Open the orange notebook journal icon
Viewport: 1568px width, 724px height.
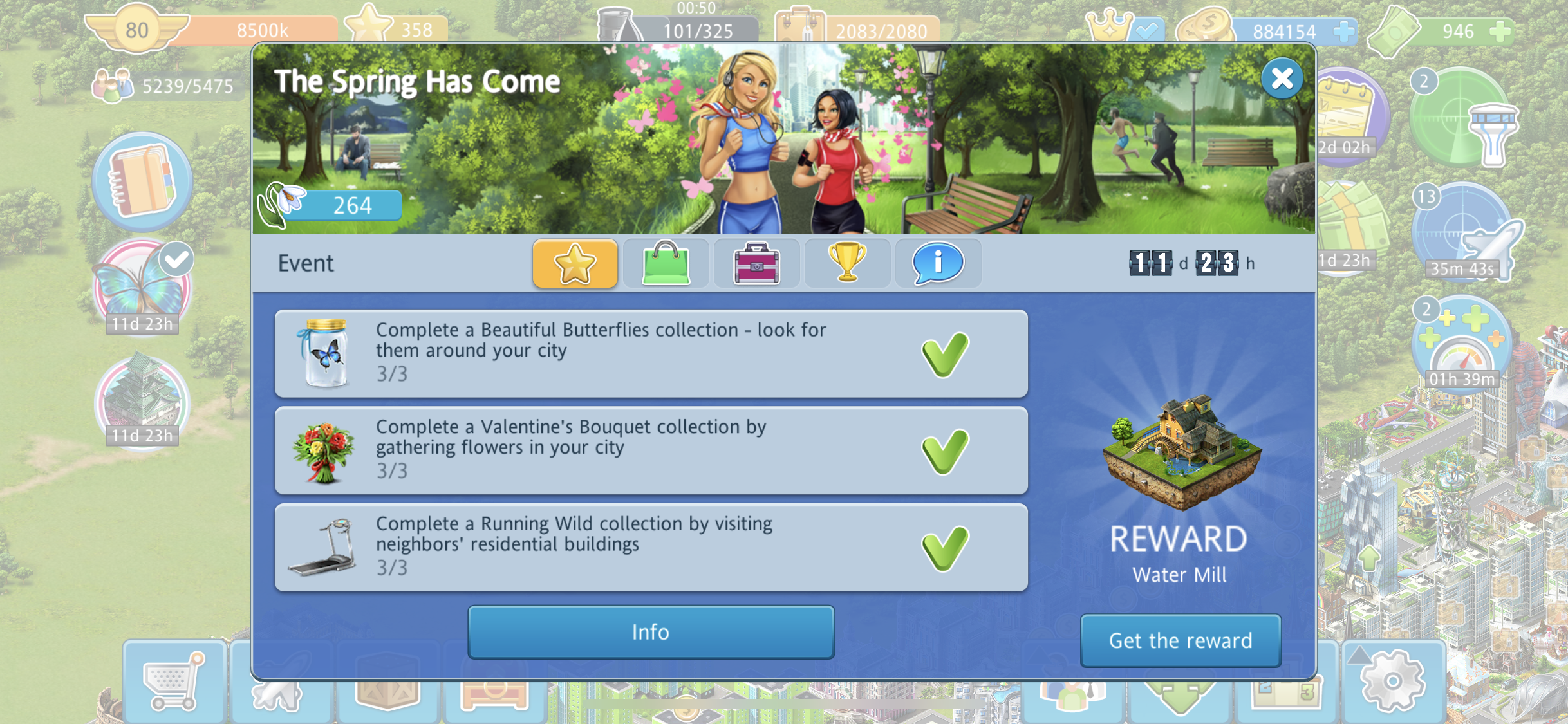(x=142, y=181)
